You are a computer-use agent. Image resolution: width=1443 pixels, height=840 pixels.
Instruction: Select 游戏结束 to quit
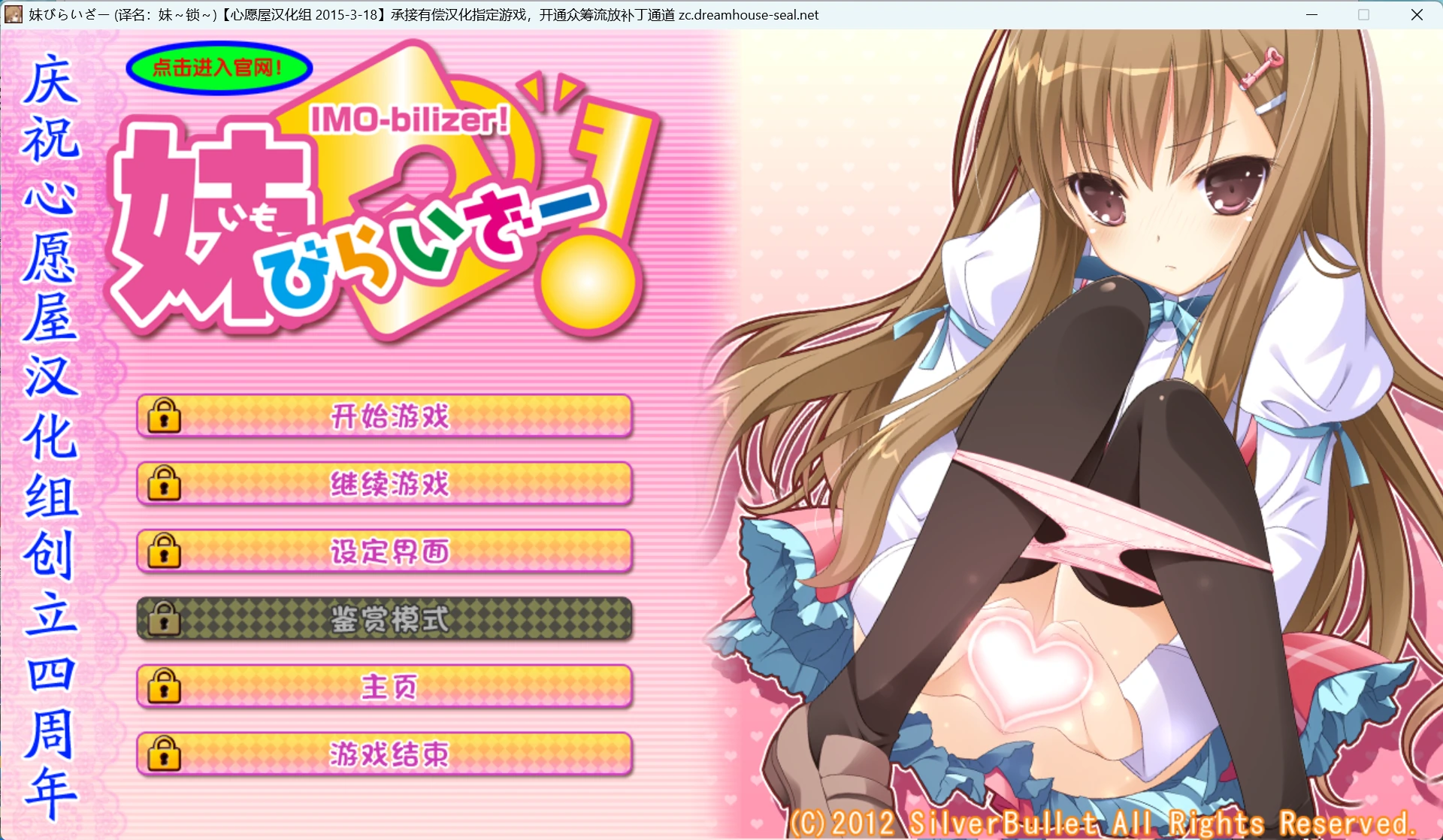[391, 753]
